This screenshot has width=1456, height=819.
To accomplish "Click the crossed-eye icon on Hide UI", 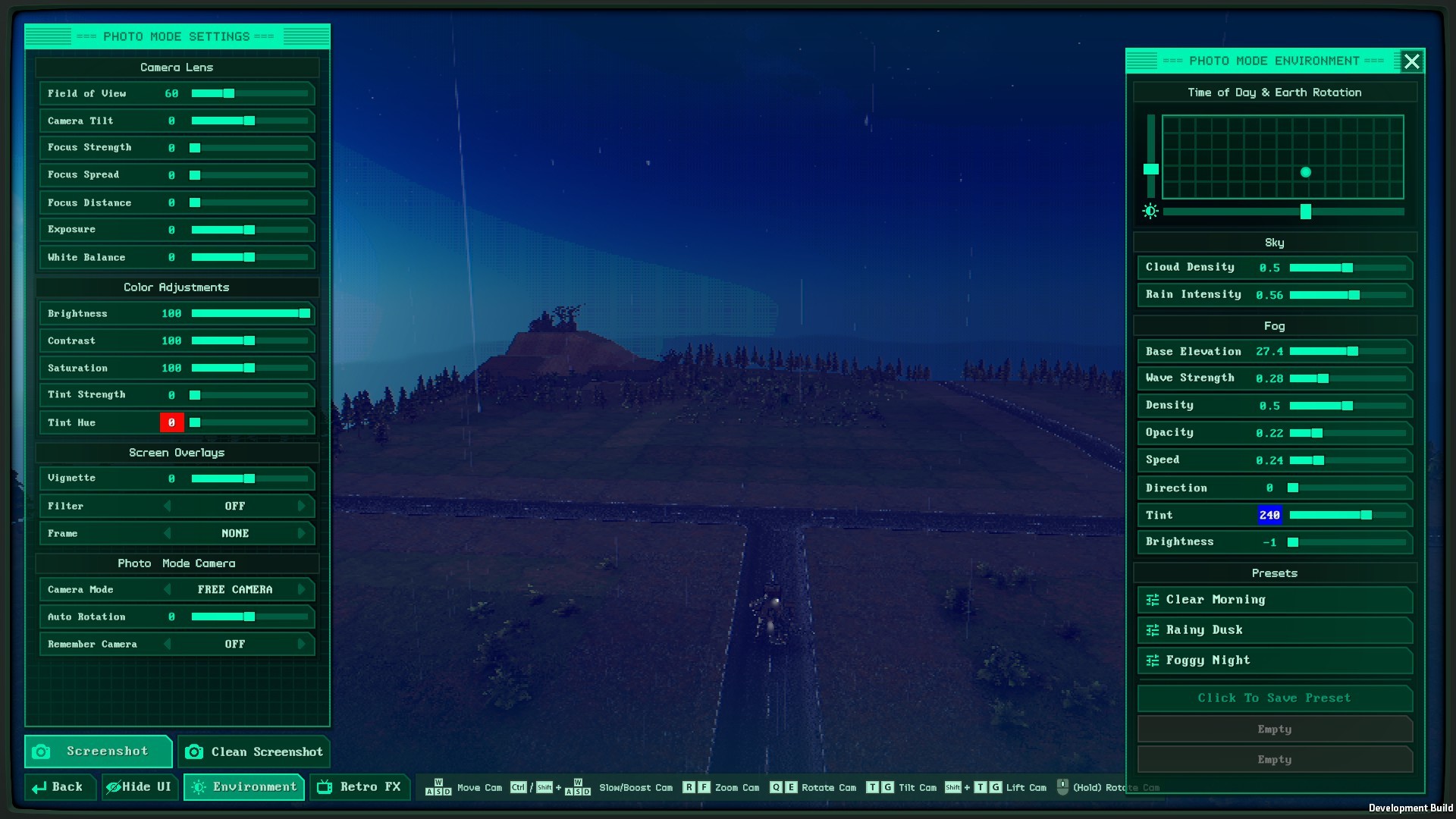I will 112,787.
